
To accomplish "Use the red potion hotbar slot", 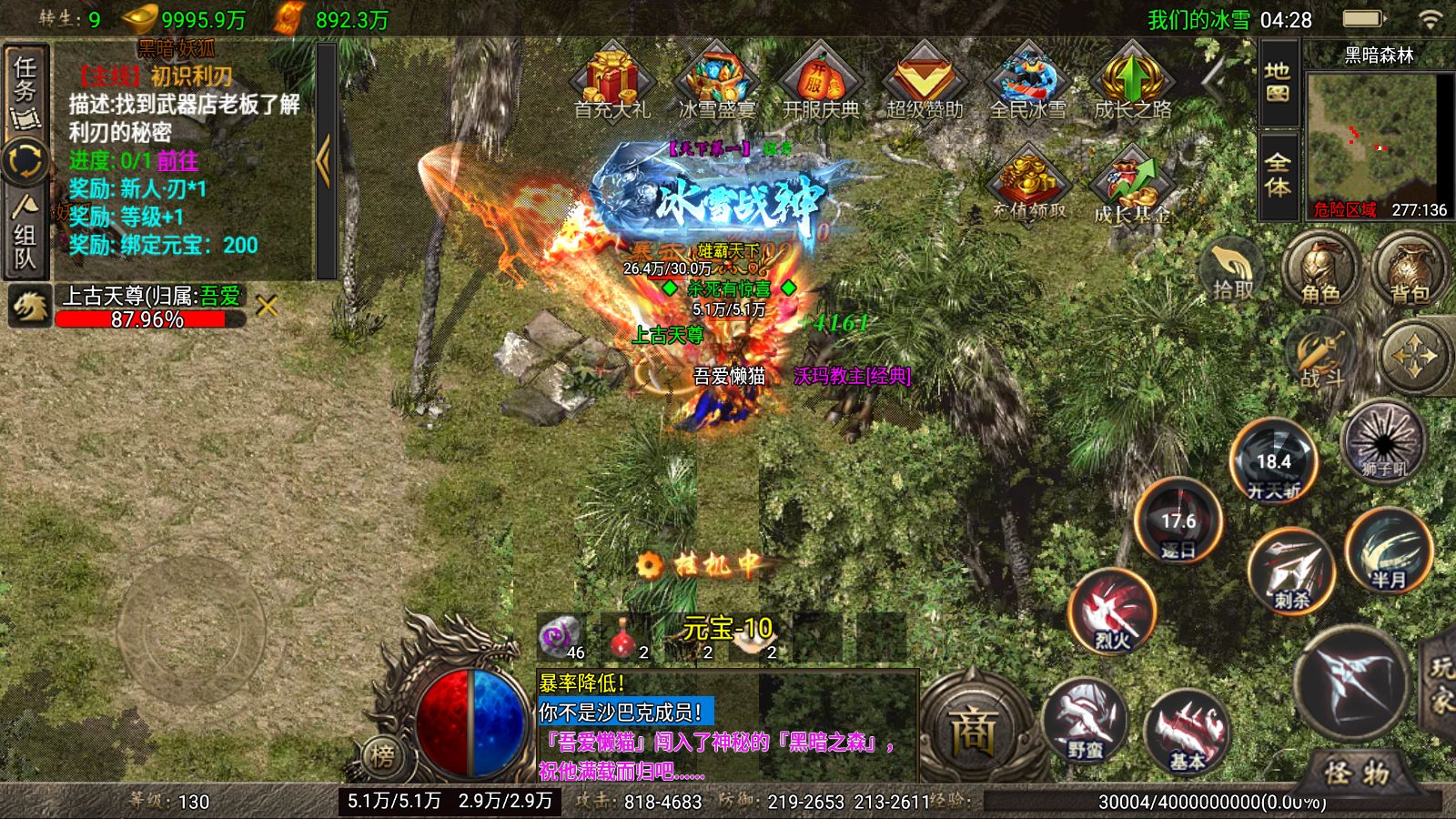I will (624, 636).
